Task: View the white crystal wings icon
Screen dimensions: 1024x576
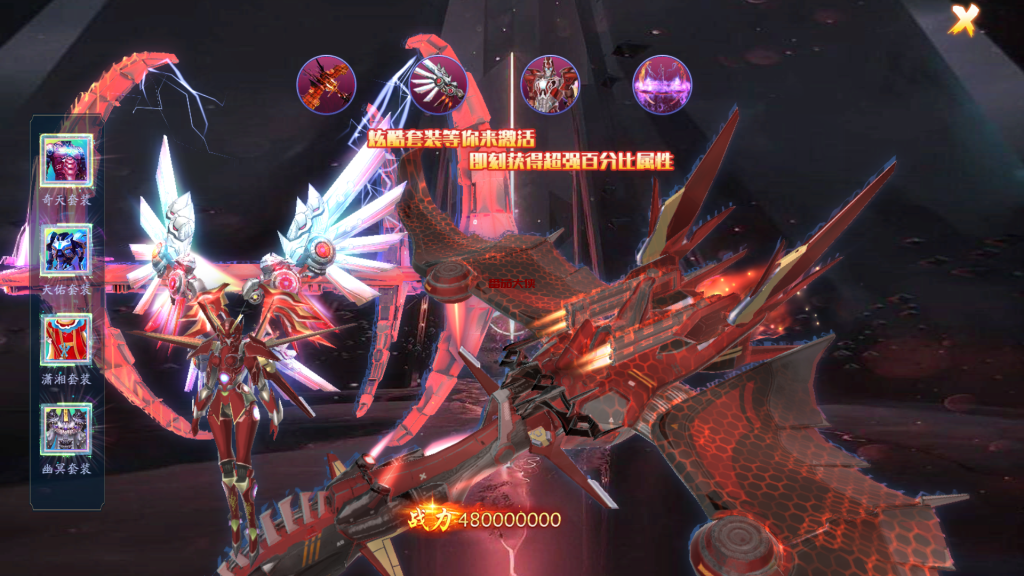Action: pos(438,85)
